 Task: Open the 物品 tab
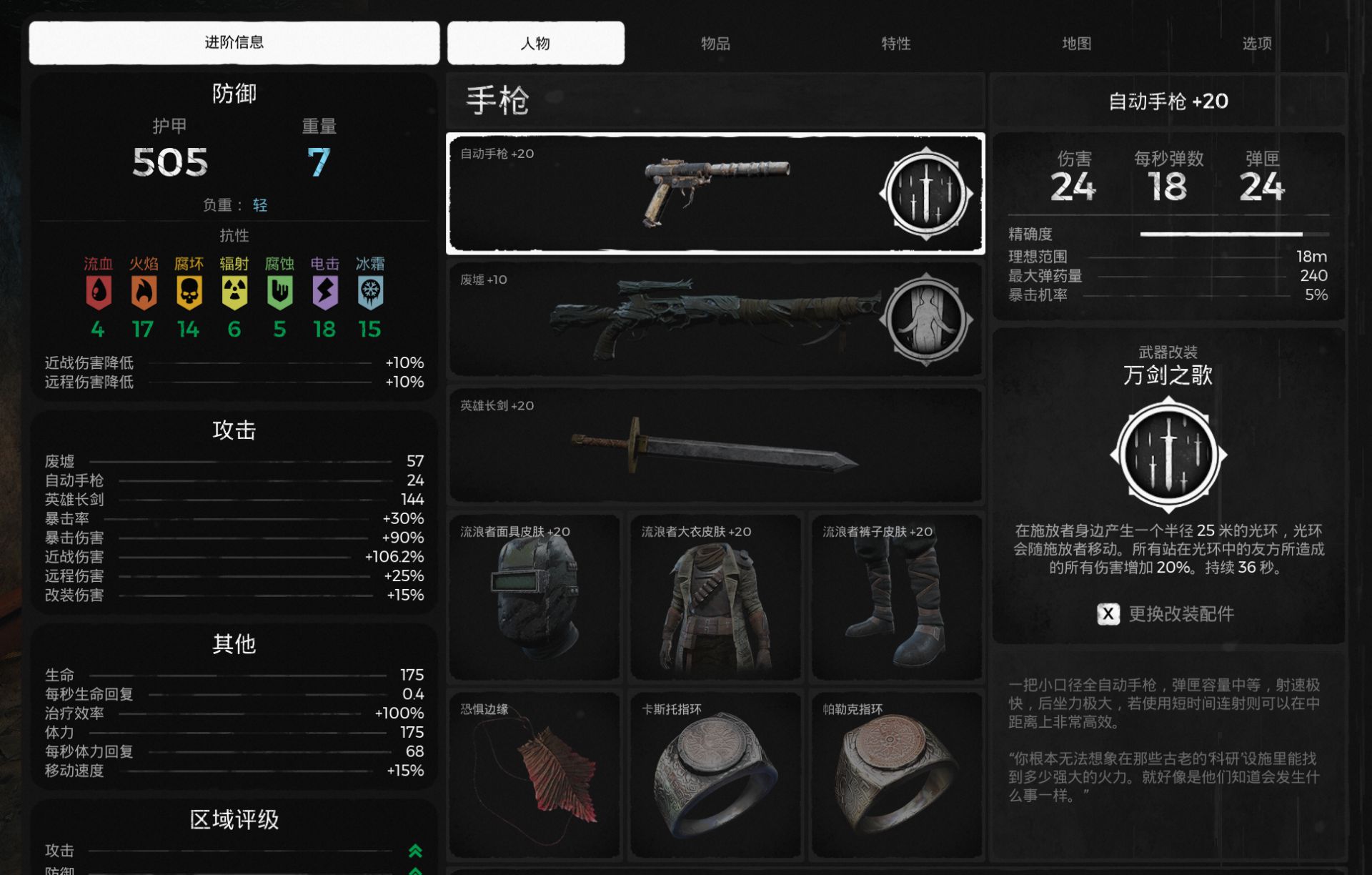click(715, 44)
